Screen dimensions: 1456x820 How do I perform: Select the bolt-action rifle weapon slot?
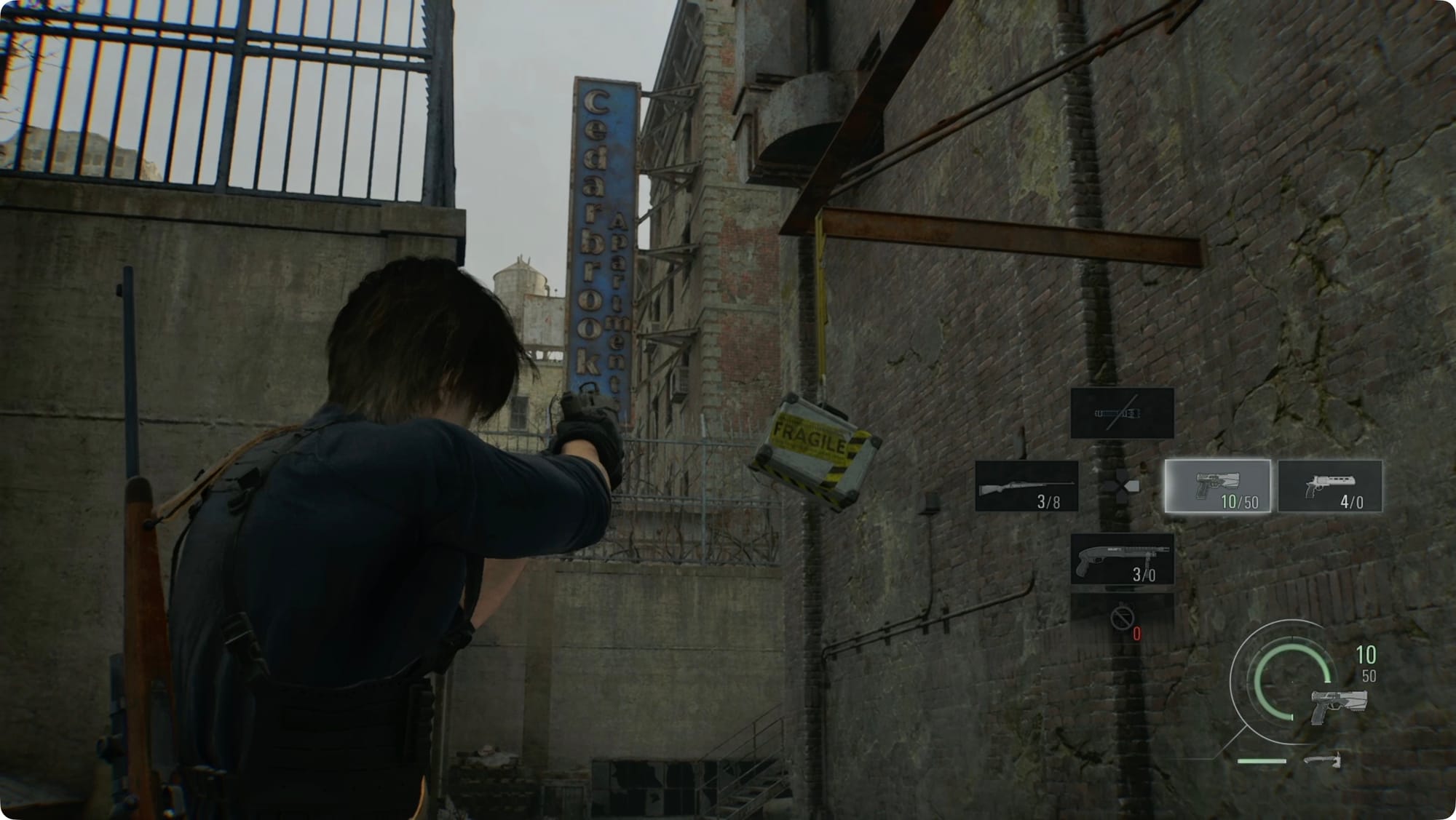tap(1026, 486)
